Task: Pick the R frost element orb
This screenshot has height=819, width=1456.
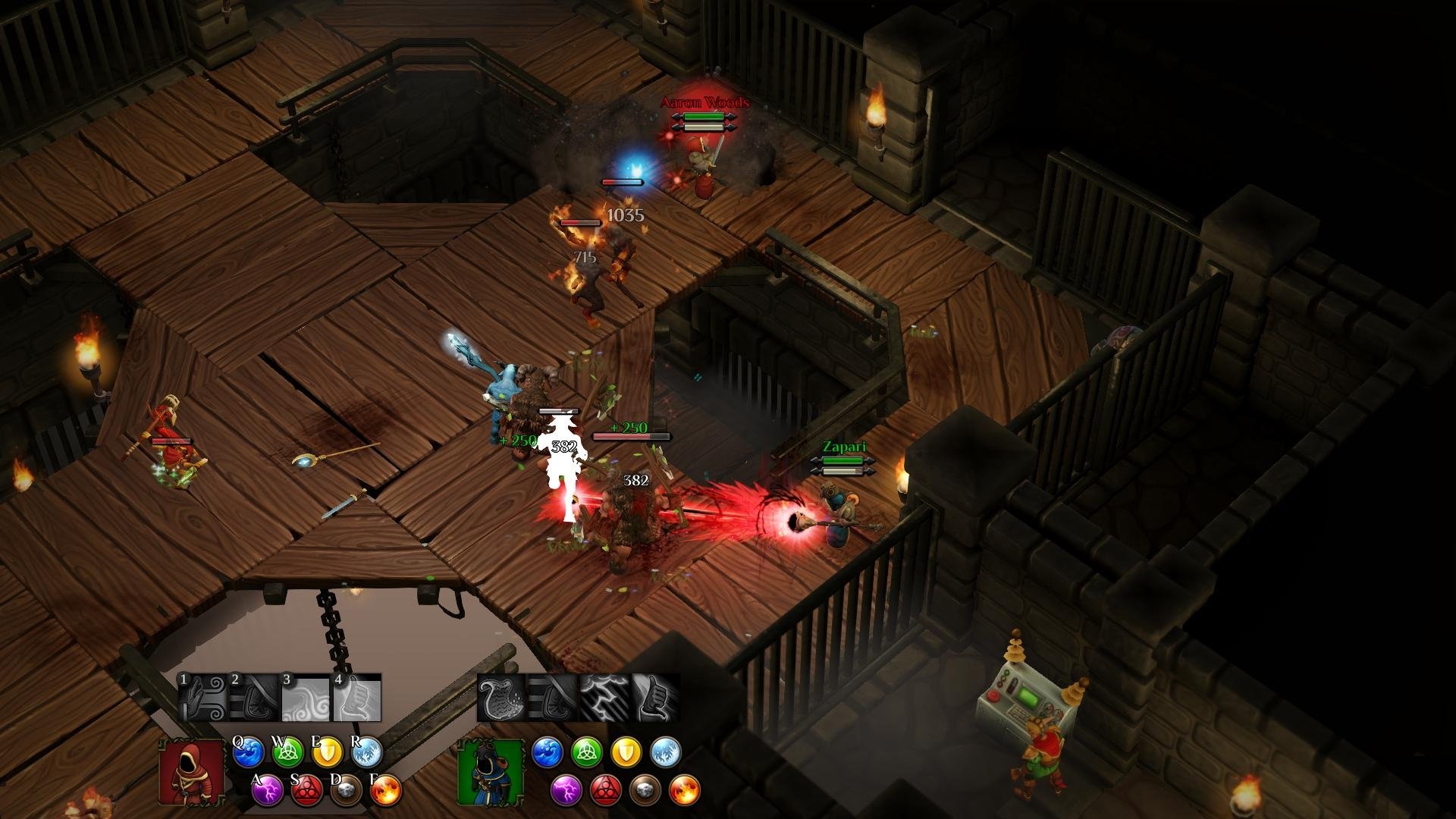Action: click(367, 752)
